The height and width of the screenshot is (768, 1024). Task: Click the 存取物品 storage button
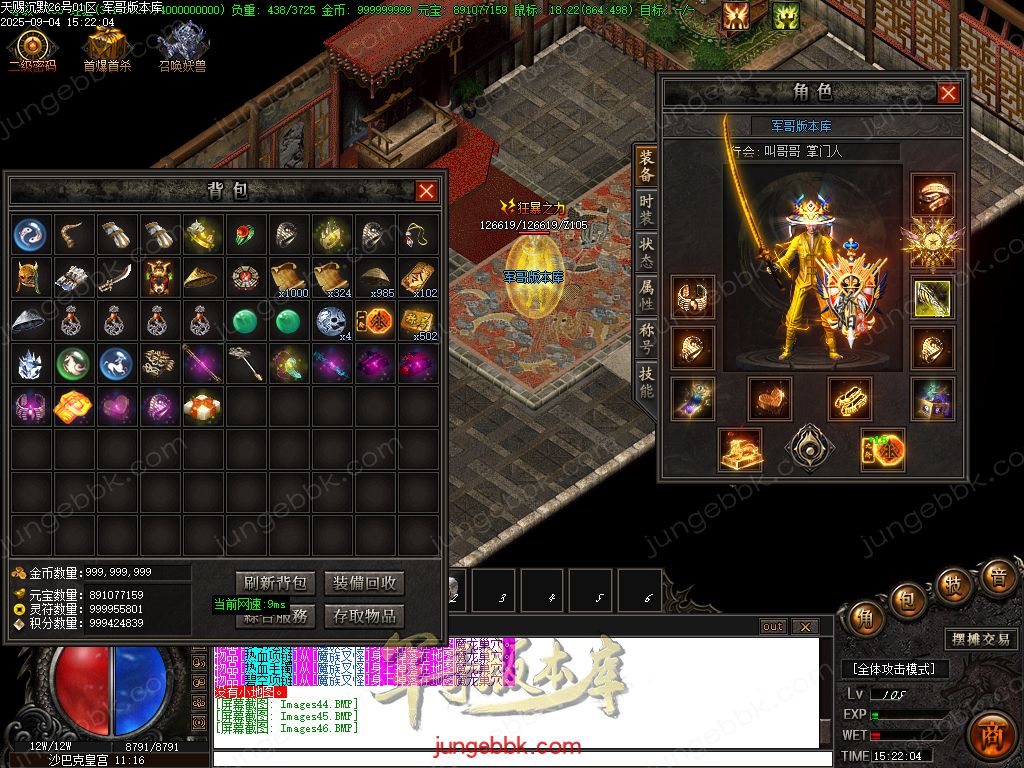coord(365,616)
